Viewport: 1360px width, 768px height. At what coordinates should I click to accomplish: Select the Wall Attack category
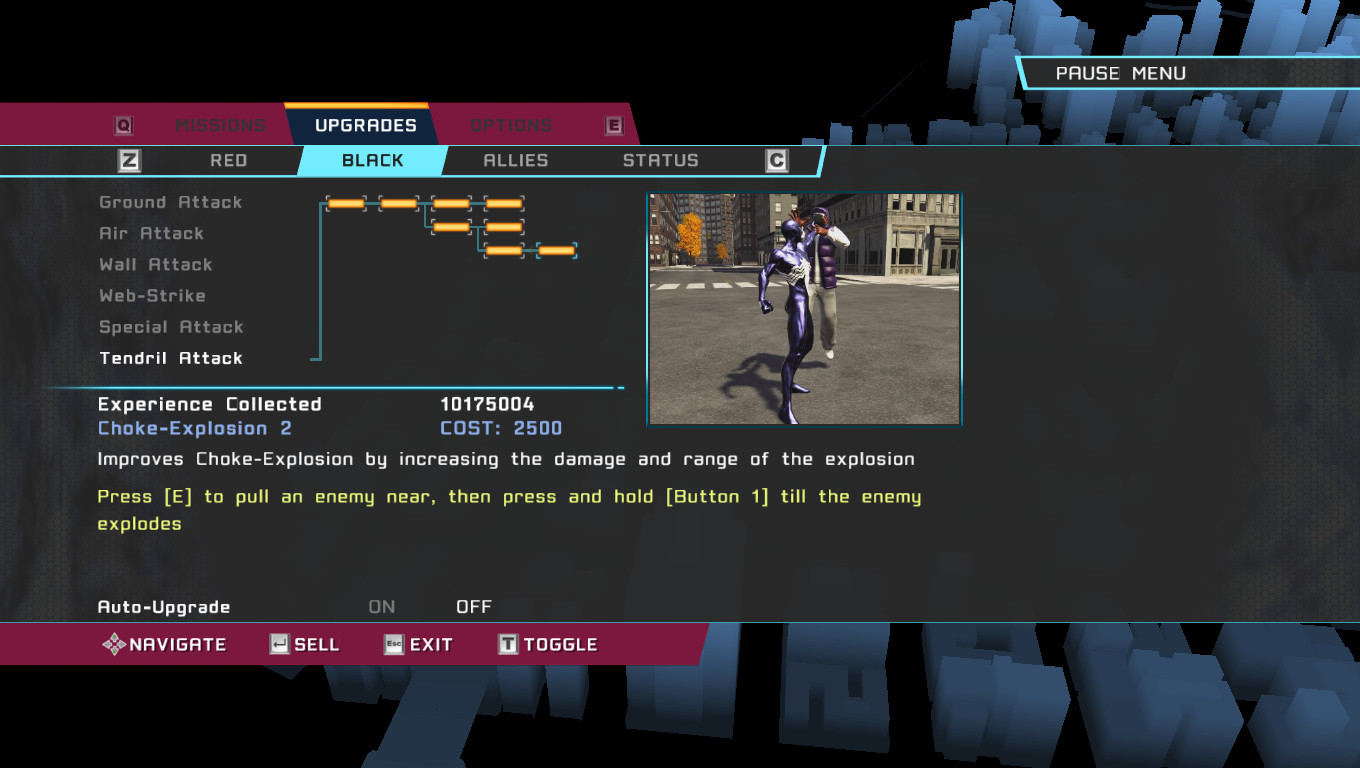coord(155,264)
